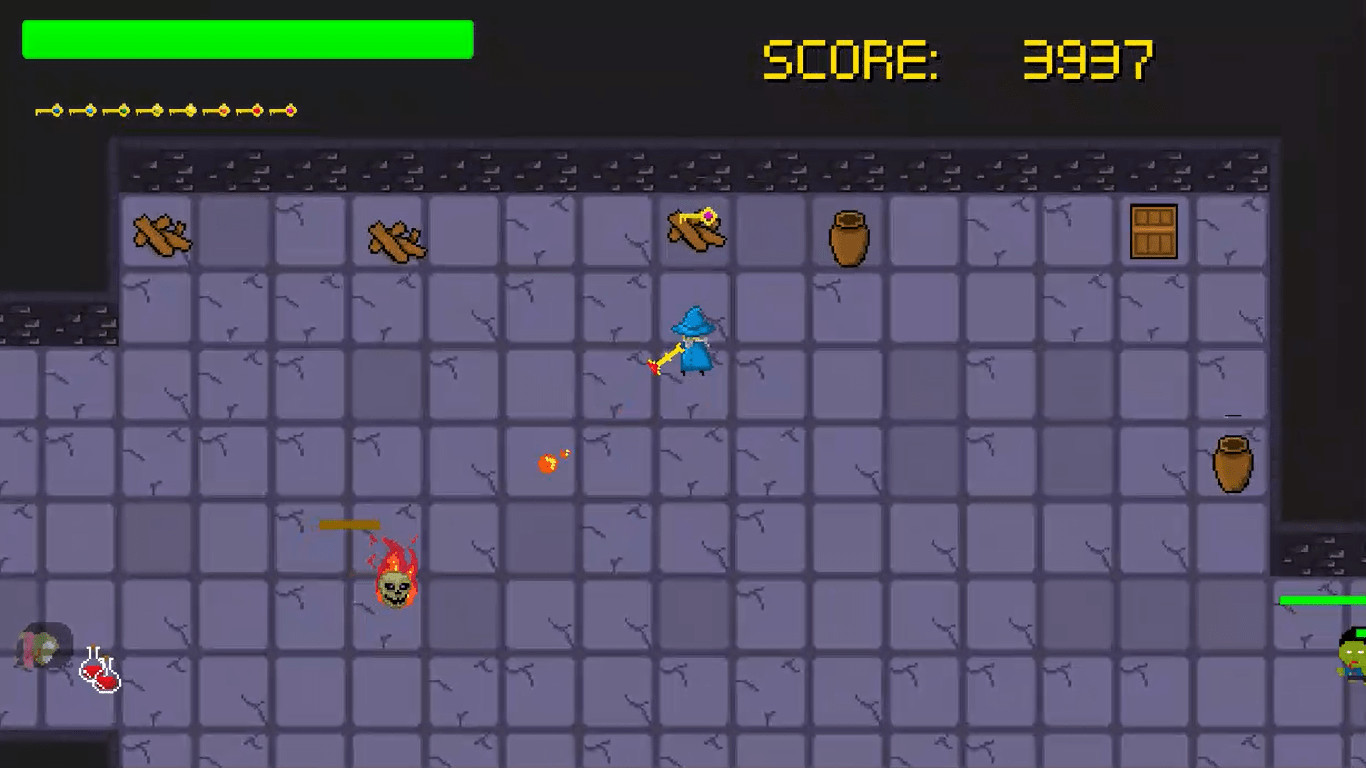1366x768 pixels.
Task: Click the SCORE display at the top
Action: tap(855, 57)
